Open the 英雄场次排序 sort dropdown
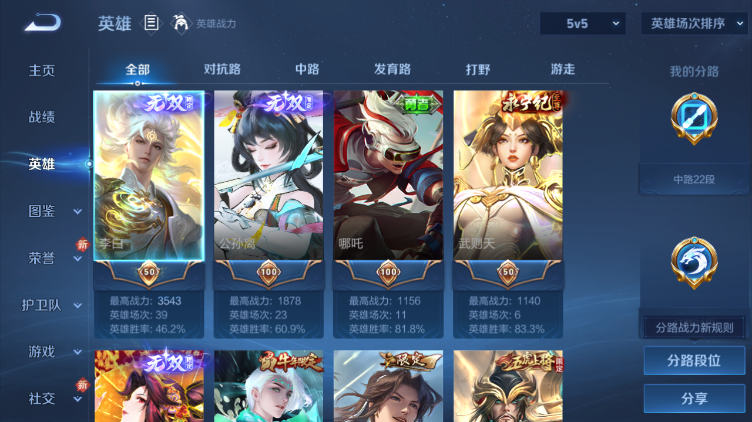The image size is (752, 422). (x=694, y=23)
